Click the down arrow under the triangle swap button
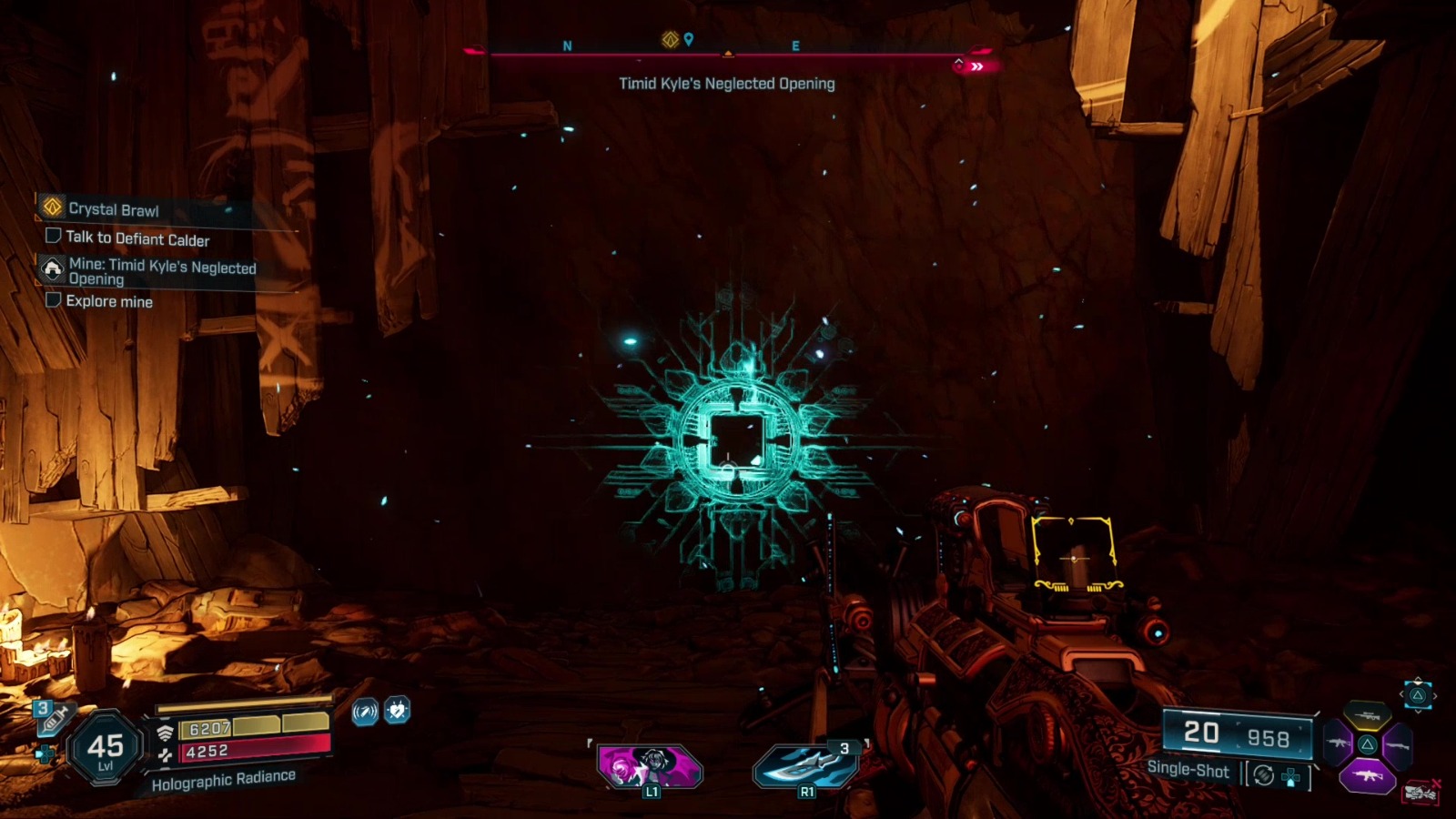The height and width of the screenshot is (819, 1456). coord(1418,713)
